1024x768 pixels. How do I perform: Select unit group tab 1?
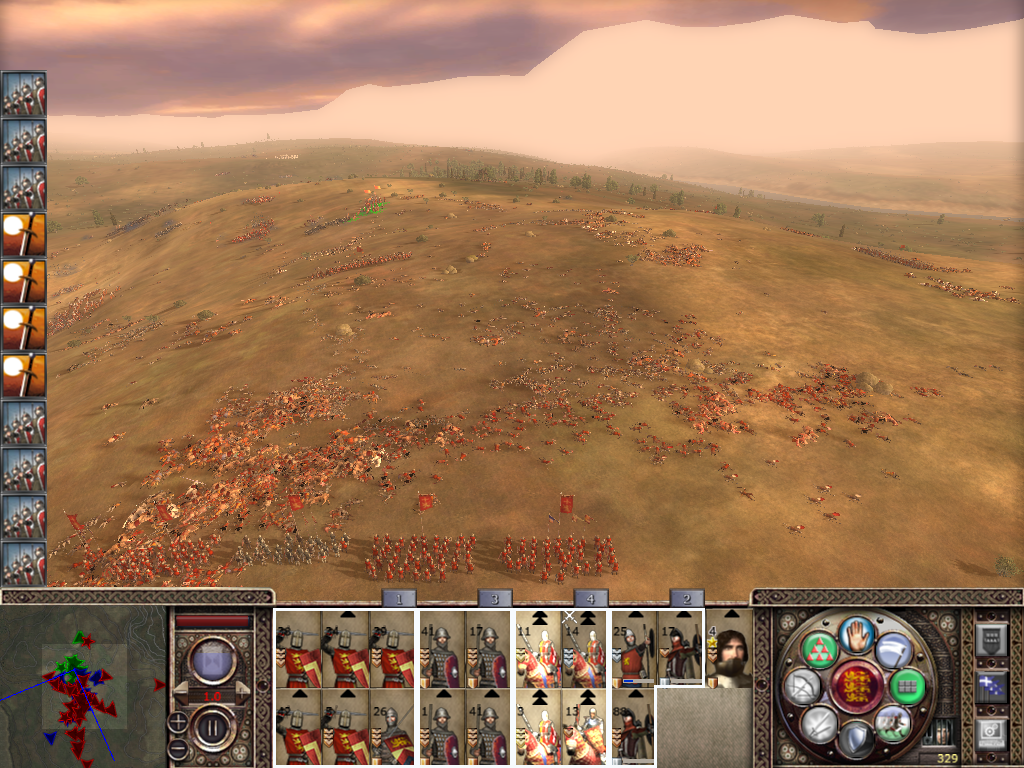click(x=398, y=598)
